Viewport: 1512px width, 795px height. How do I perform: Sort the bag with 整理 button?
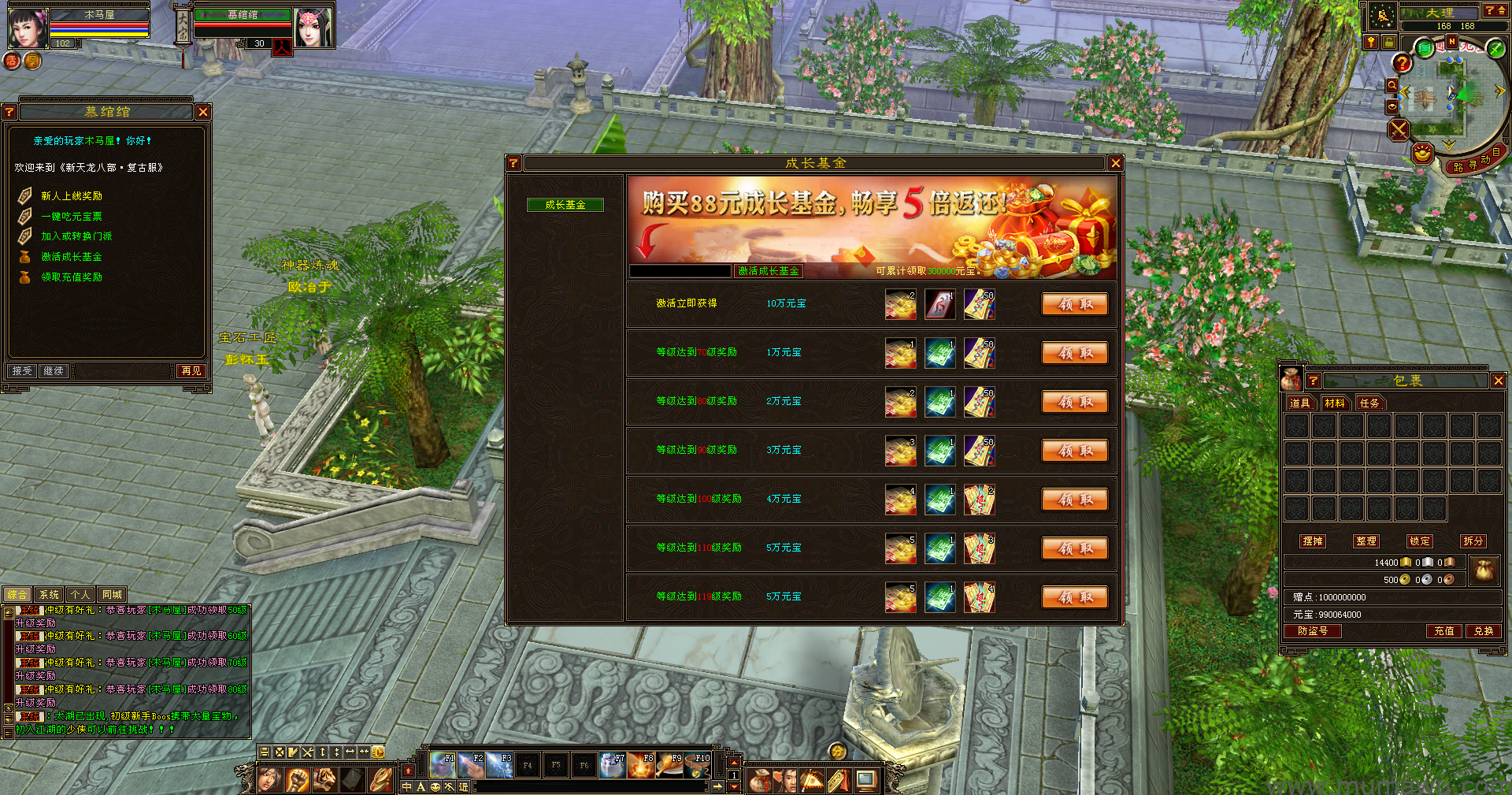tap(1366, 541)
